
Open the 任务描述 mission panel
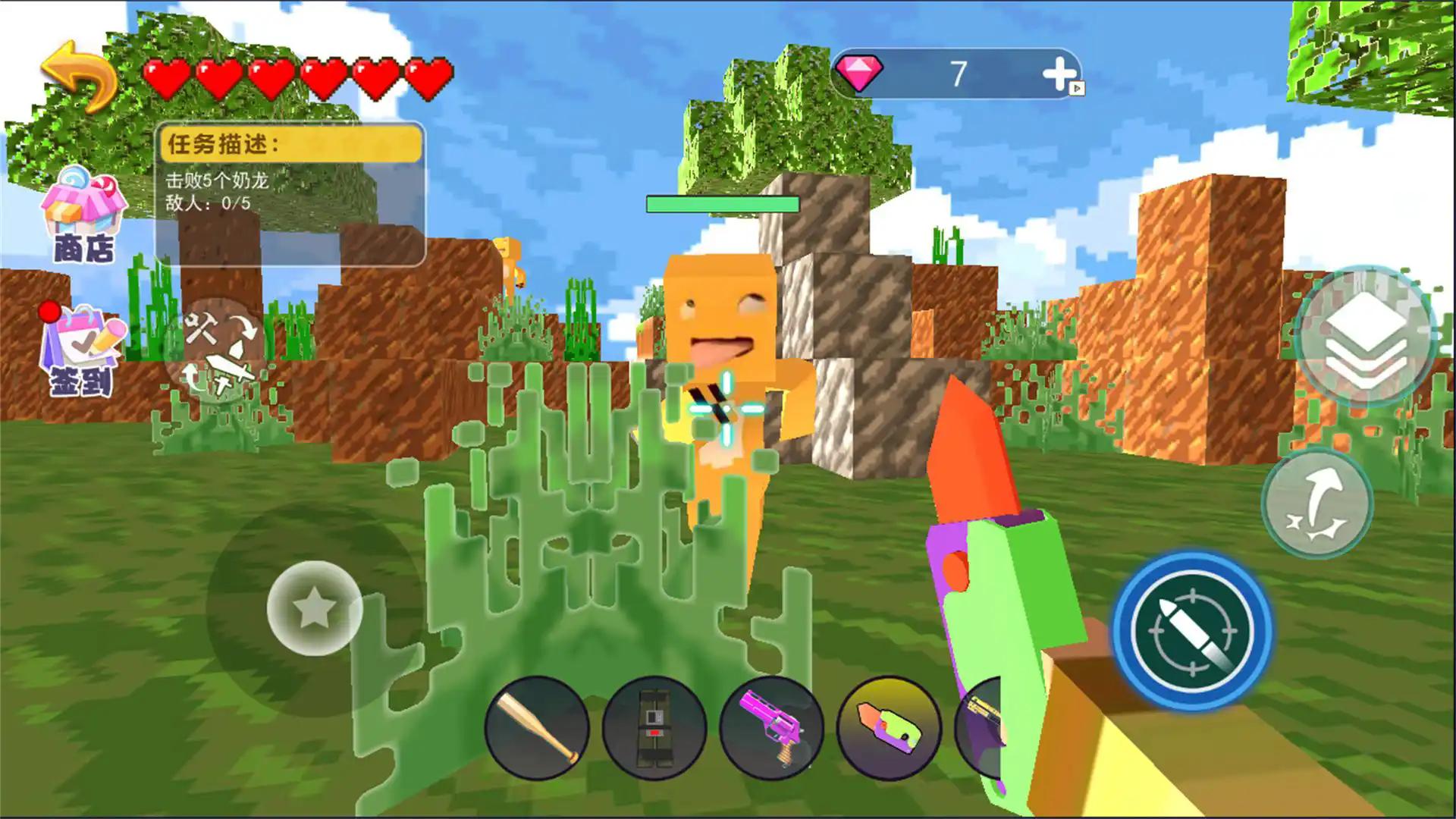click(290, 193)
